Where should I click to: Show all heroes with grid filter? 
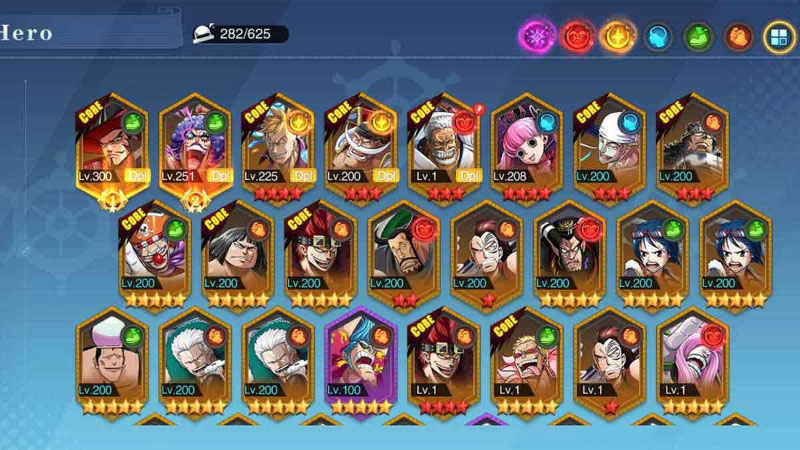tap(778, 37)
